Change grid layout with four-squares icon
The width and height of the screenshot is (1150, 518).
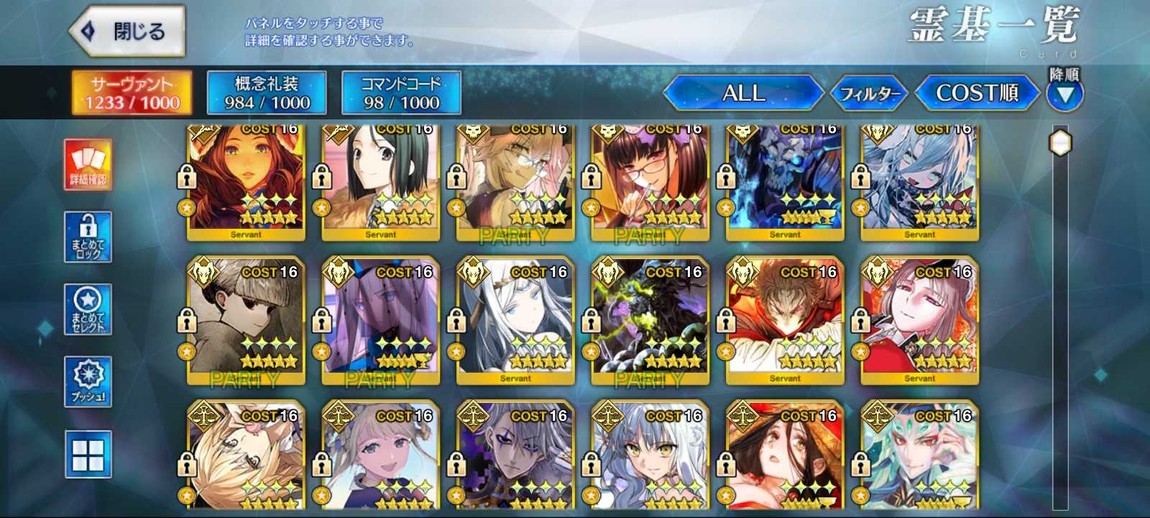(x=88, y=455)
